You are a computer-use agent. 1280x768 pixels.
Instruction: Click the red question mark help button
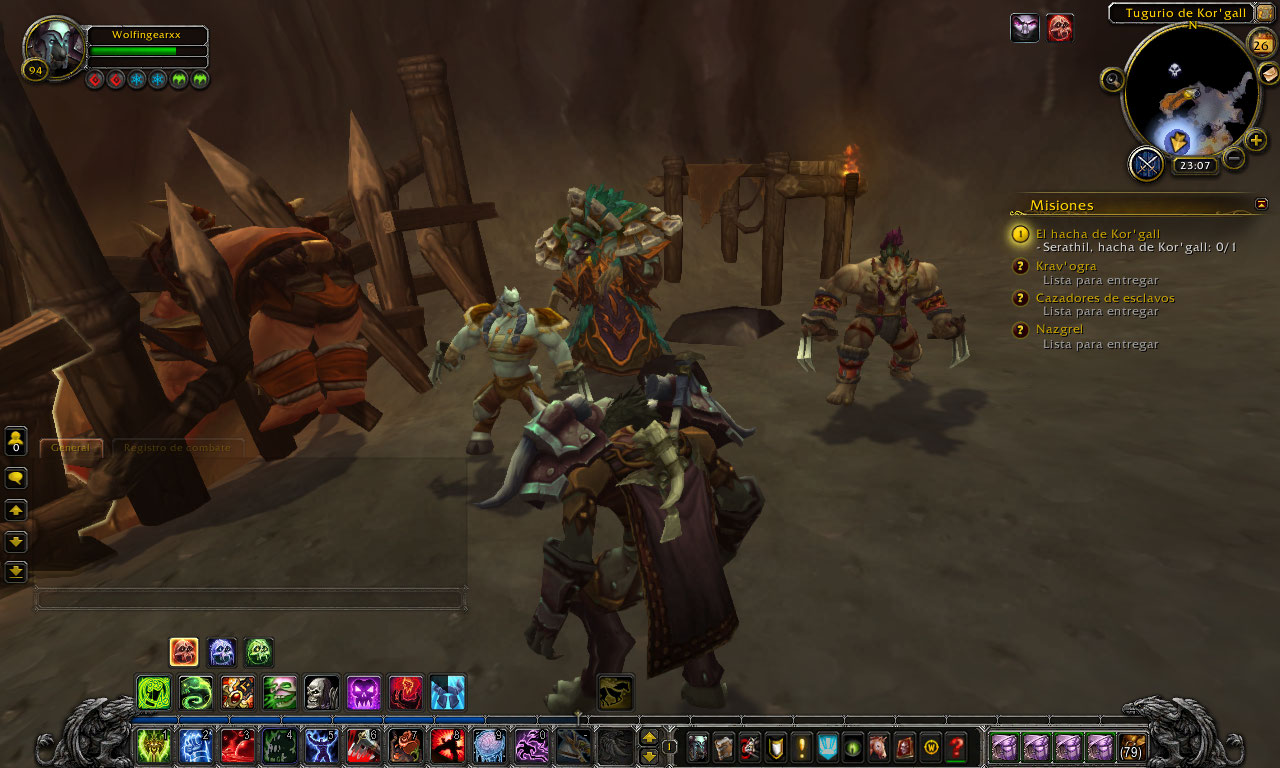pyautogui.click(x=957, y=747)
